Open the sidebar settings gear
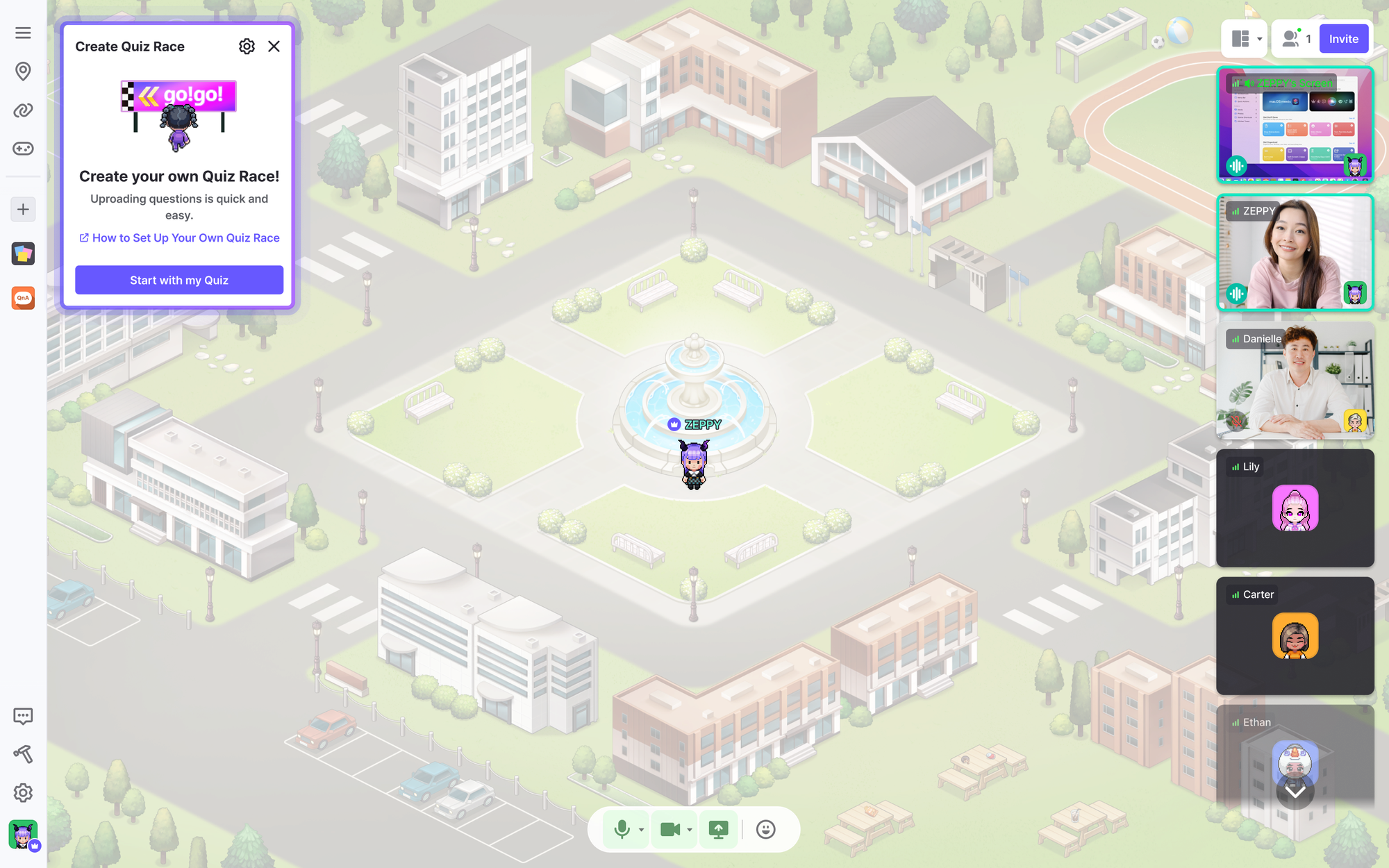Screen dimensions: 1389x868 coord(23,792)
